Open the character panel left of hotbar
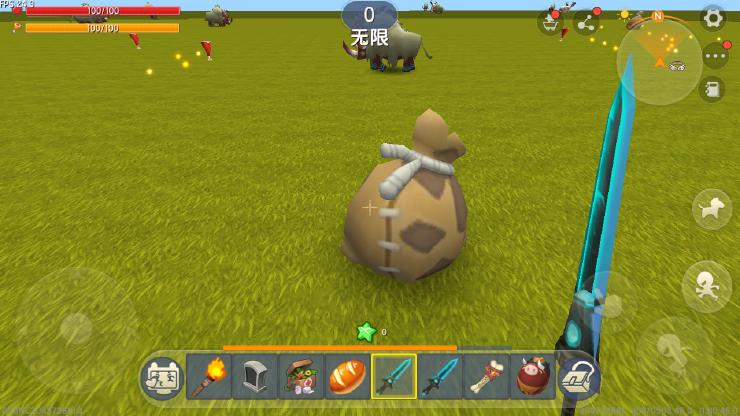740x416 pixels. point(162,378)
